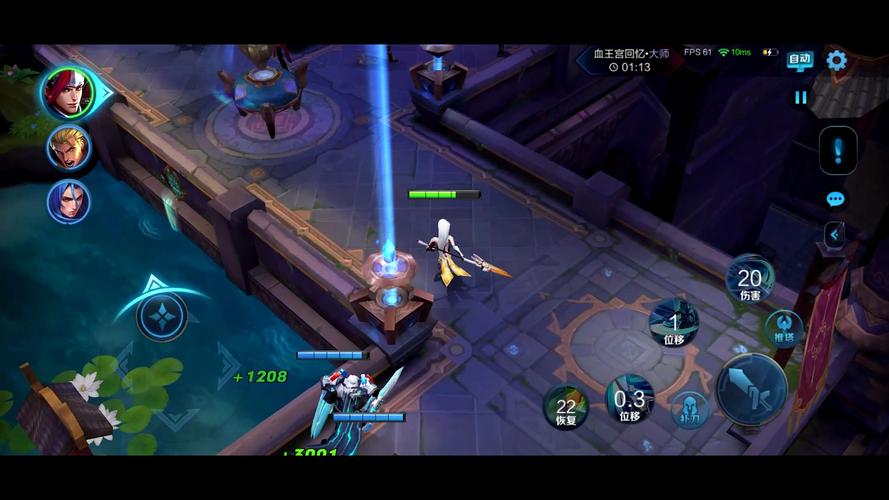Hit the sword basic attack button
The width and height of the screenshot is (889, 500).
coord(751,389)
